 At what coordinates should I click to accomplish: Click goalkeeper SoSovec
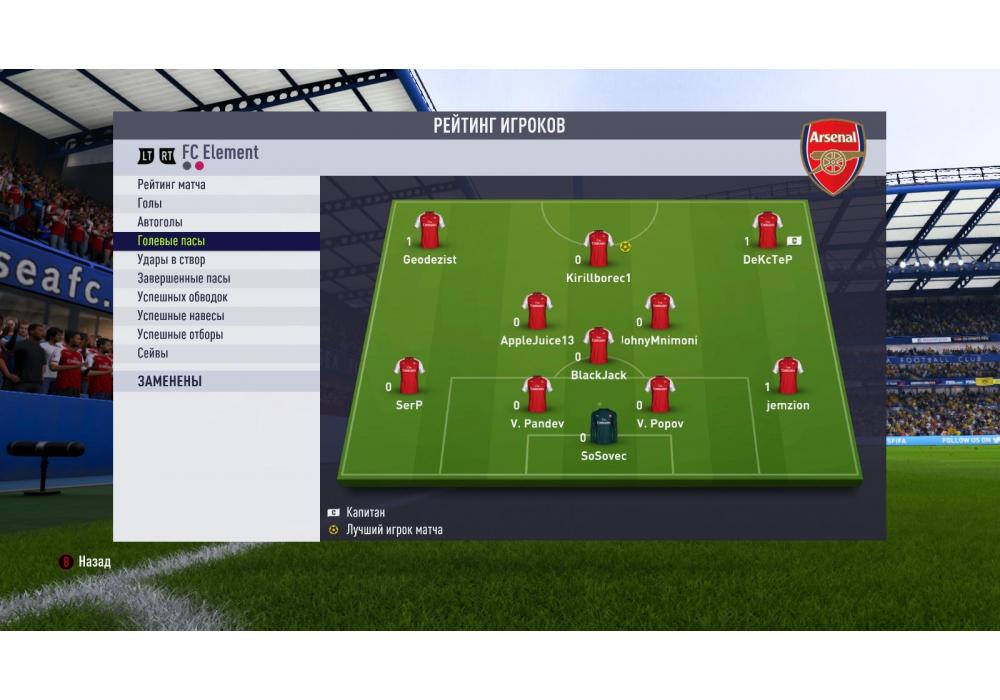click(603, 427)
